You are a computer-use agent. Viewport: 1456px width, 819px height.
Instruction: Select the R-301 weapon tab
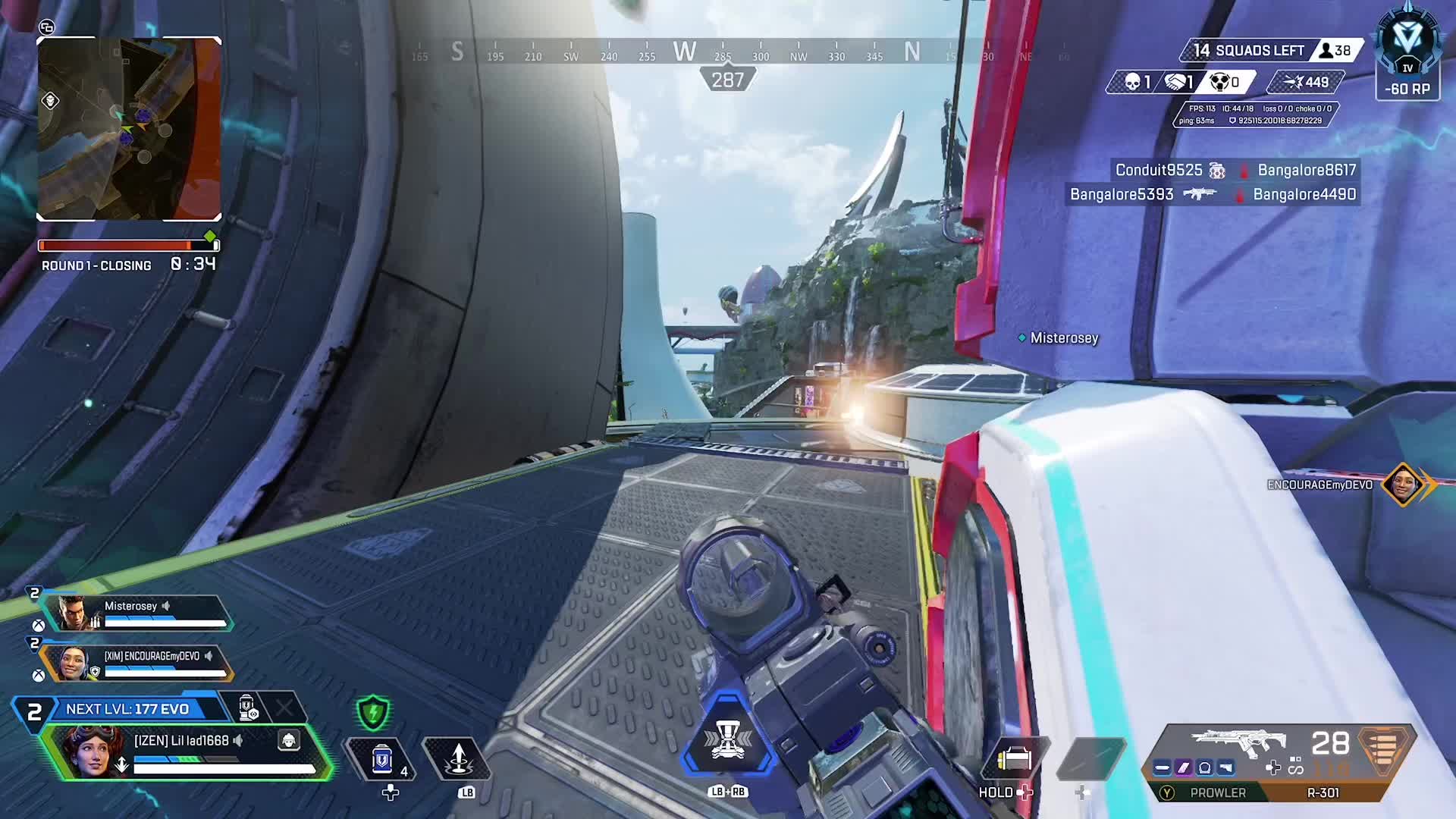(1323, 792)
